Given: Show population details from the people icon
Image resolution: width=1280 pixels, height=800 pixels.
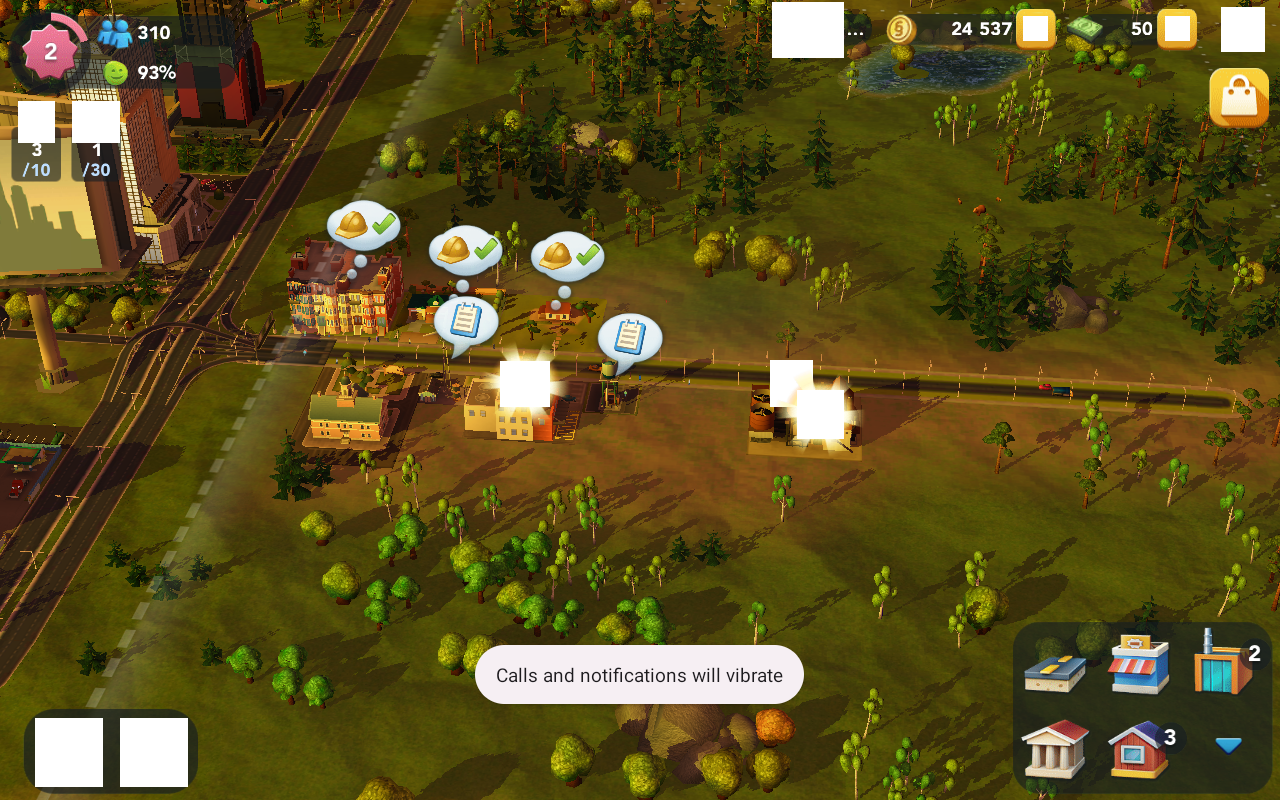Looking at the screenshot, I should (x=115, y=33).
